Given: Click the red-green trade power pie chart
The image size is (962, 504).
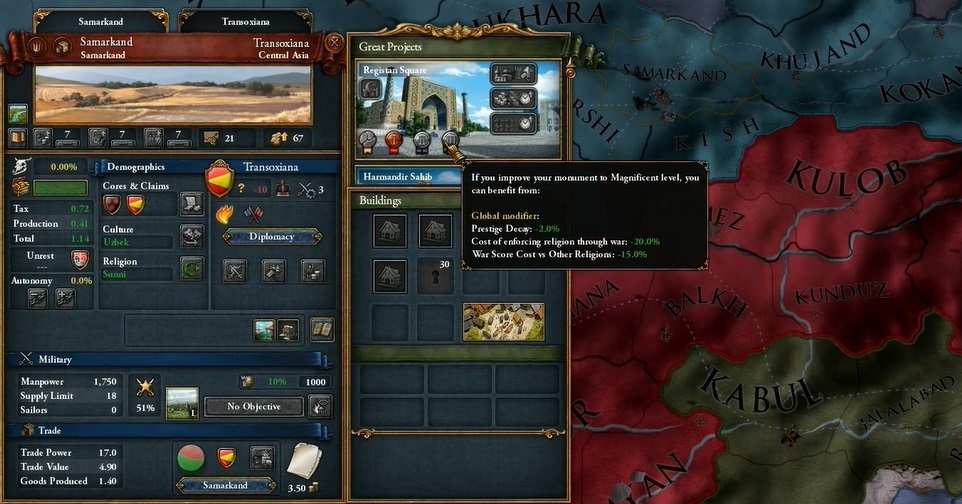Looking at the screenshot, I should 191,459.
